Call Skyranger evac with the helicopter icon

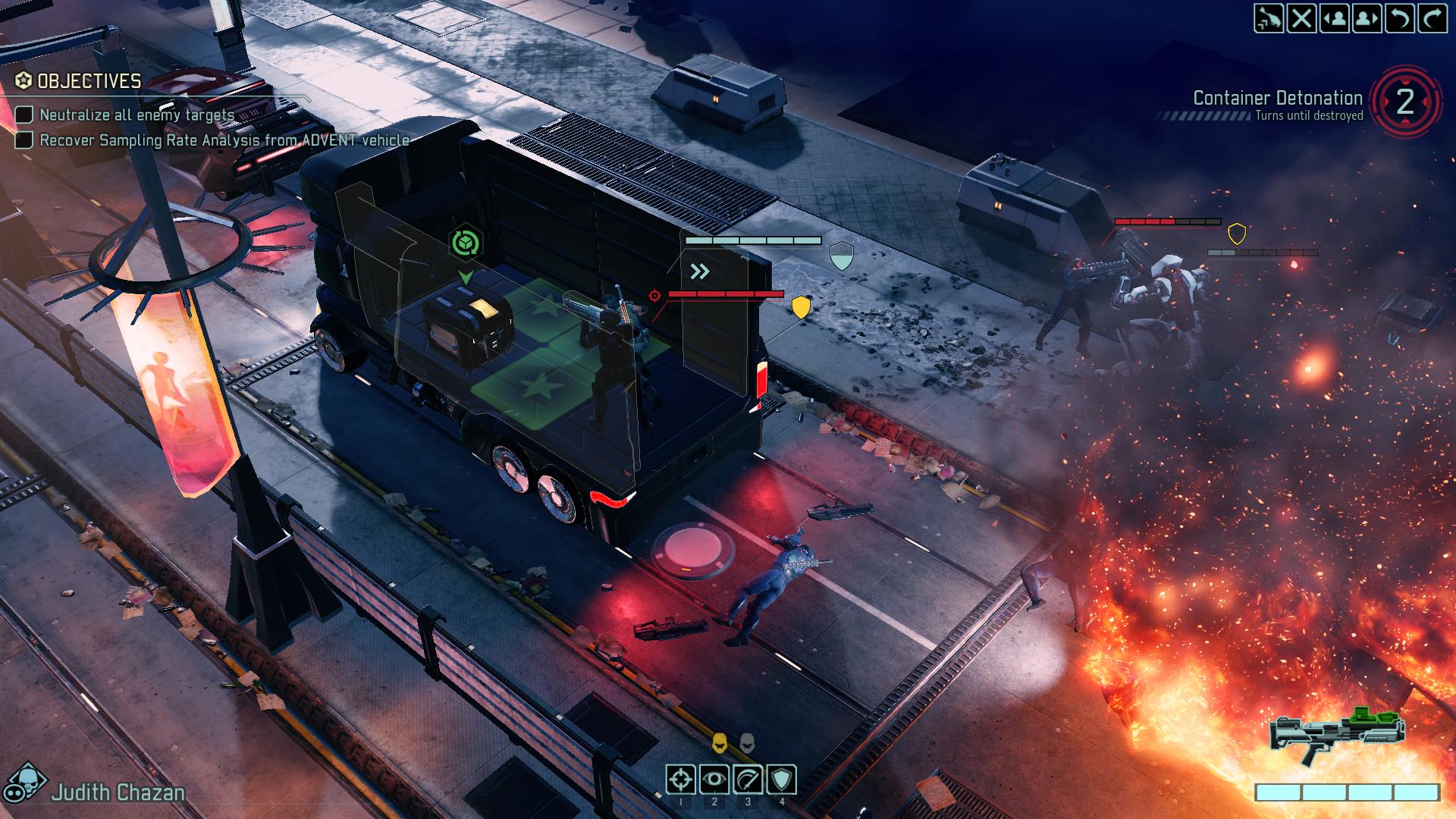tap(1269, 18)
